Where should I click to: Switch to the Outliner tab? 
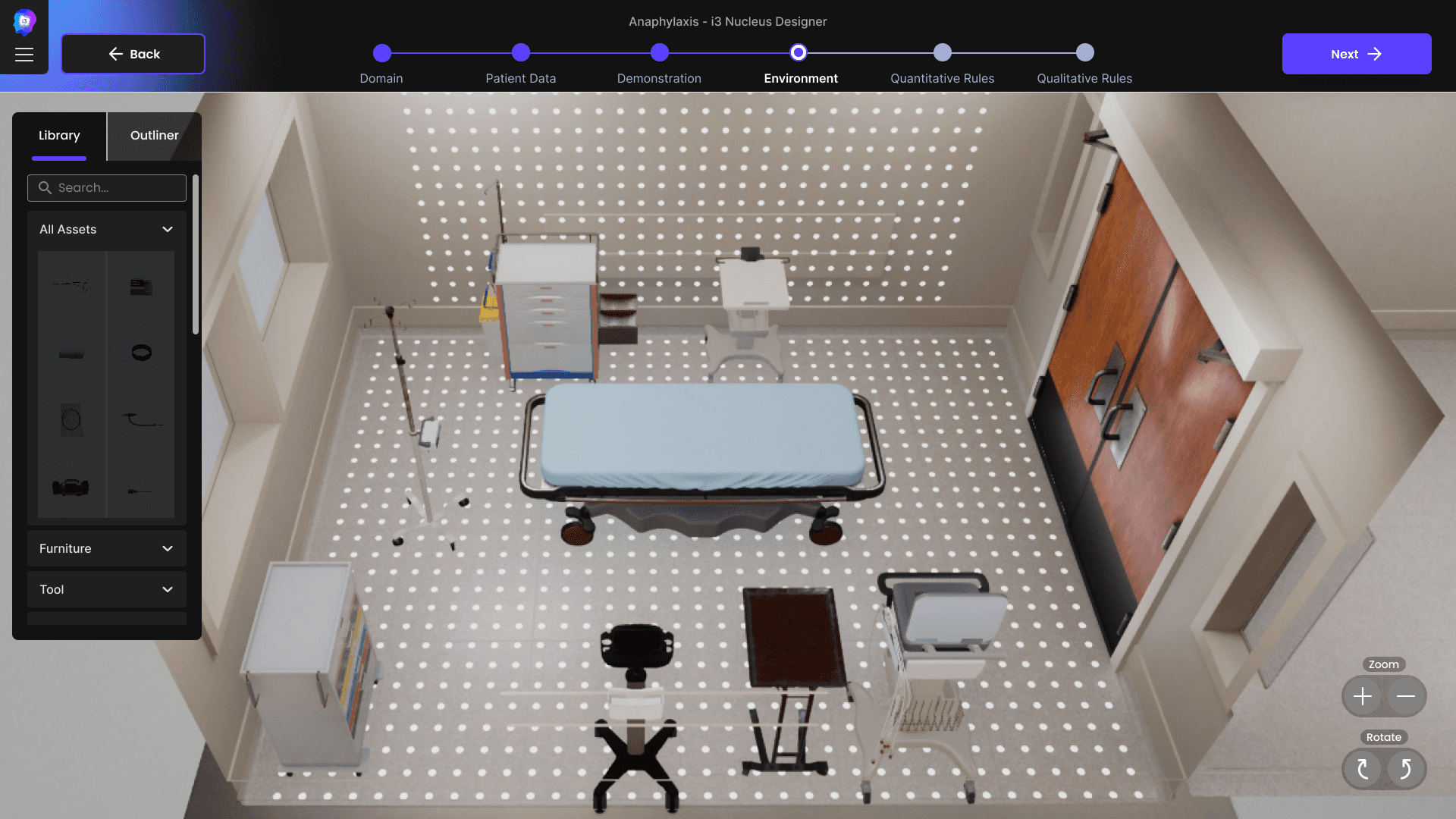tap(154, 136)
